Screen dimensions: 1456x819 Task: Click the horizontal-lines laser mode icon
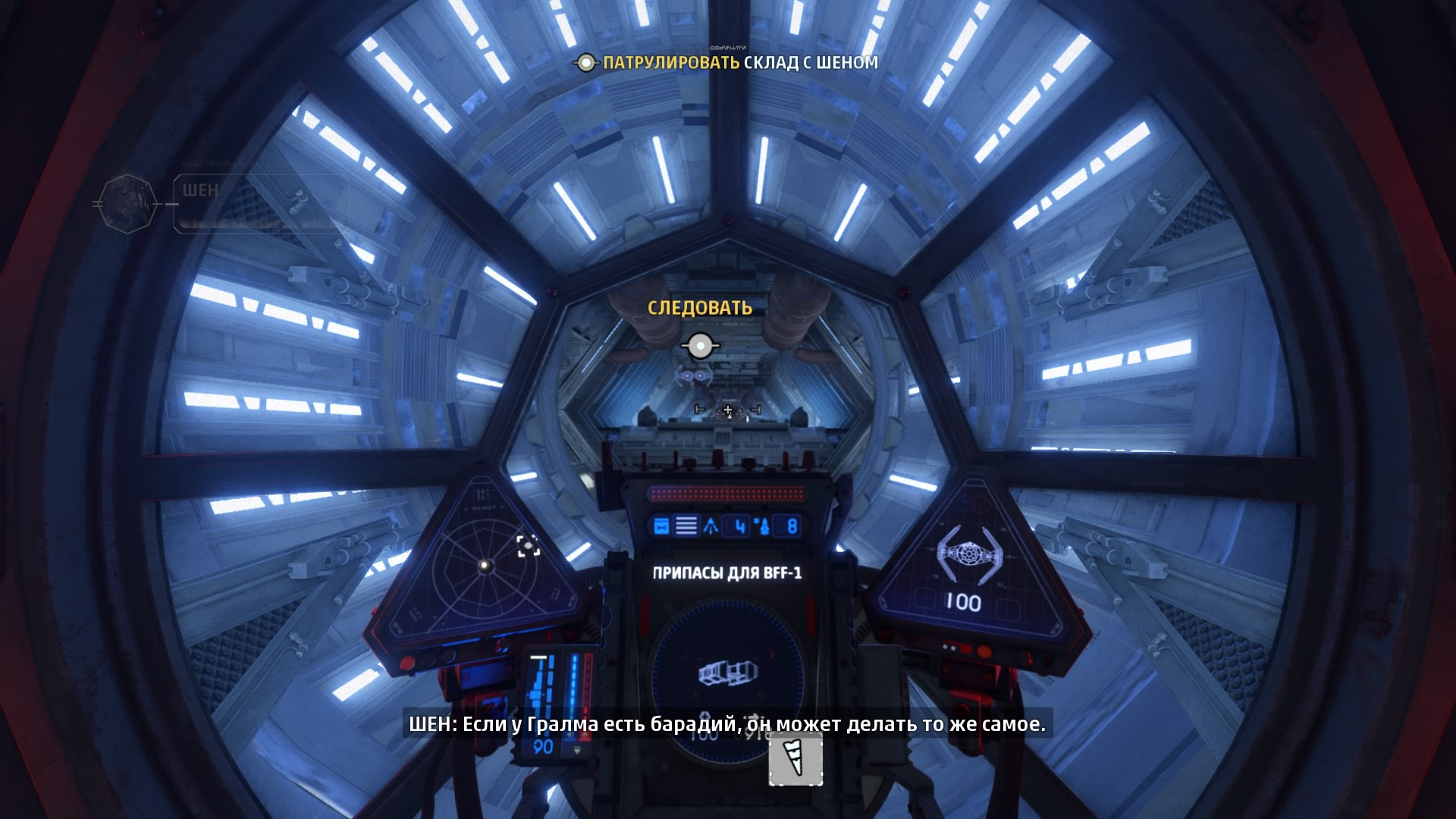click(x=686, y=526)
